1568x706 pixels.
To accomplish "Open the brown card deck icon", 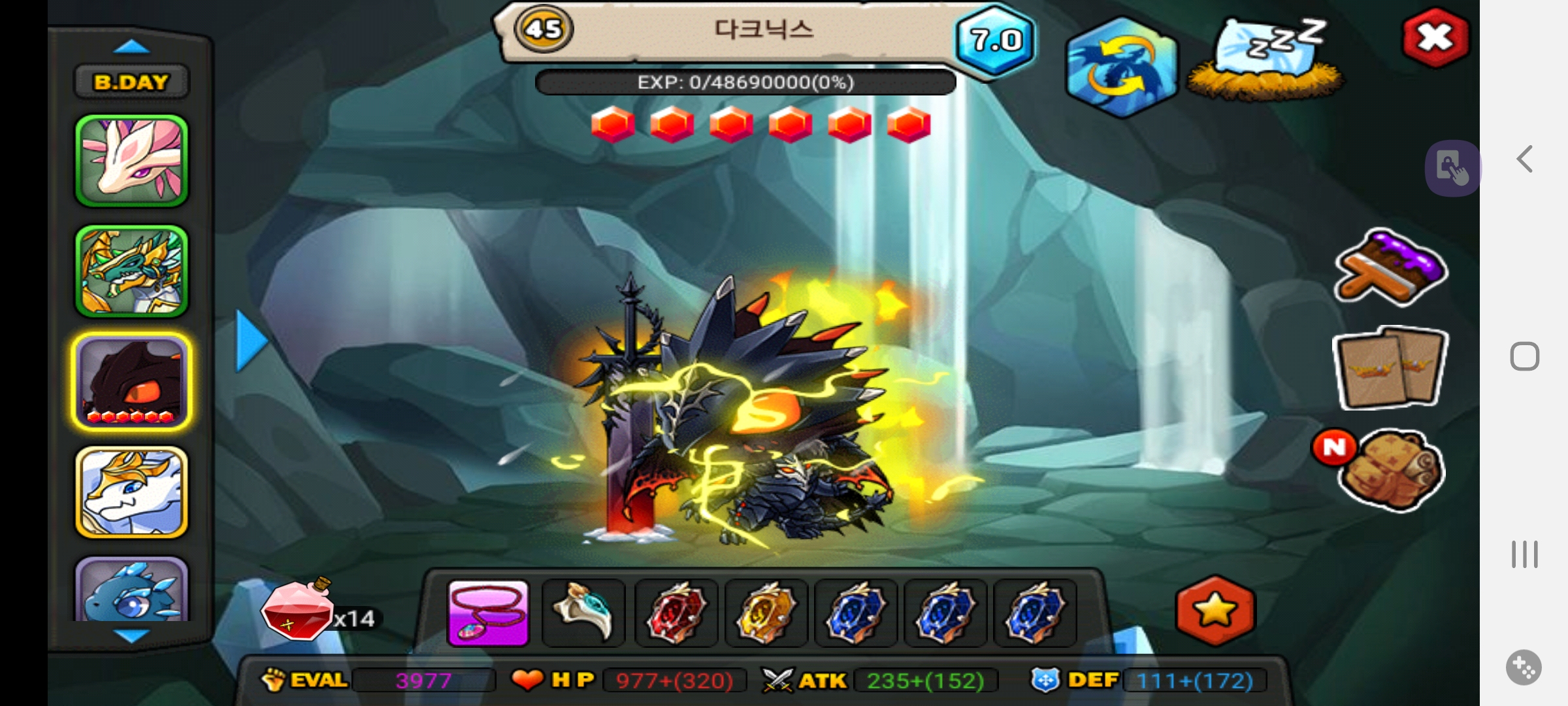I will (1390, 368).
